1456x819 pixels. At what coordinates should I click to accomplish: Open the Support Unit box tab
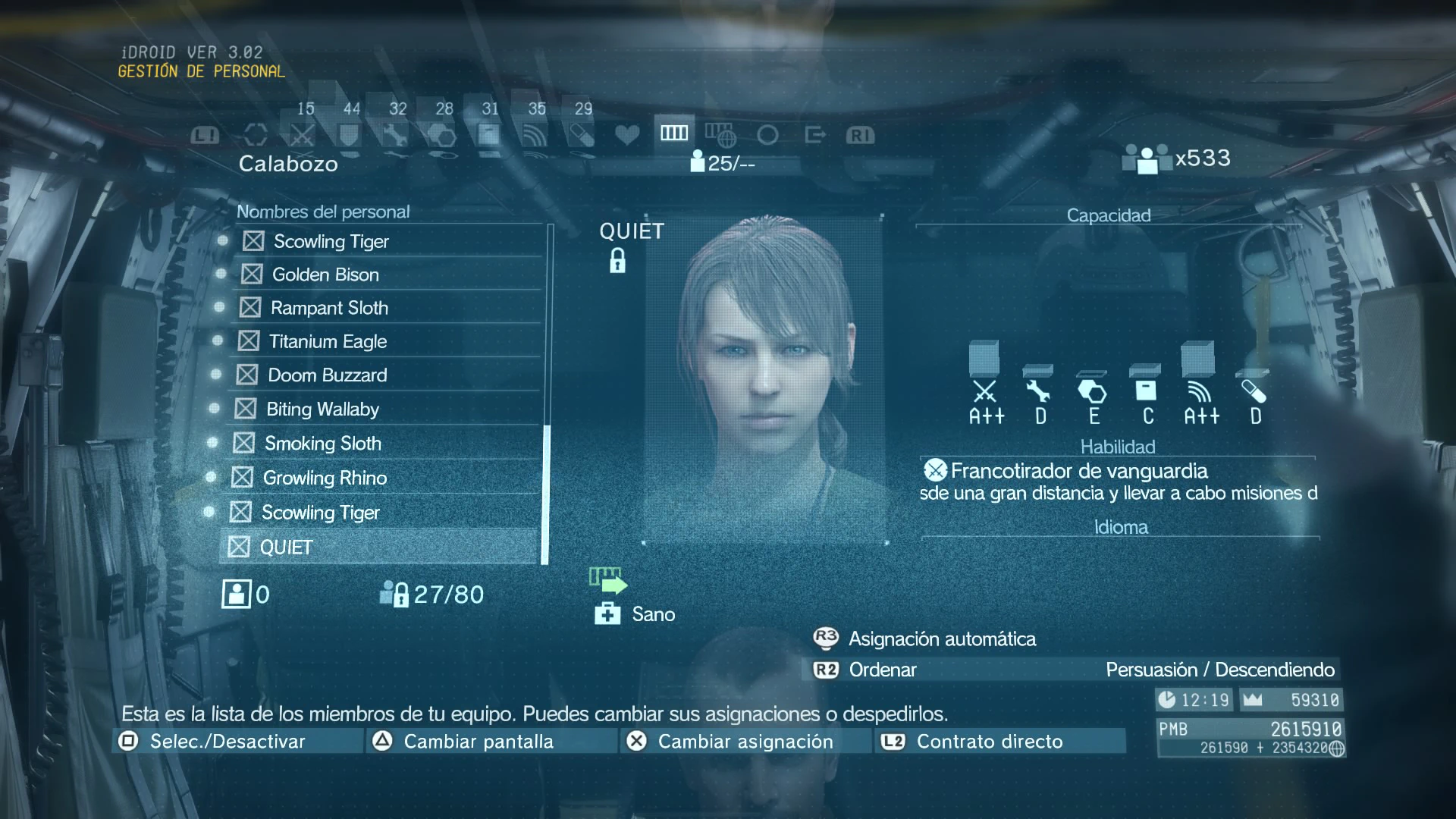point(488,135)
